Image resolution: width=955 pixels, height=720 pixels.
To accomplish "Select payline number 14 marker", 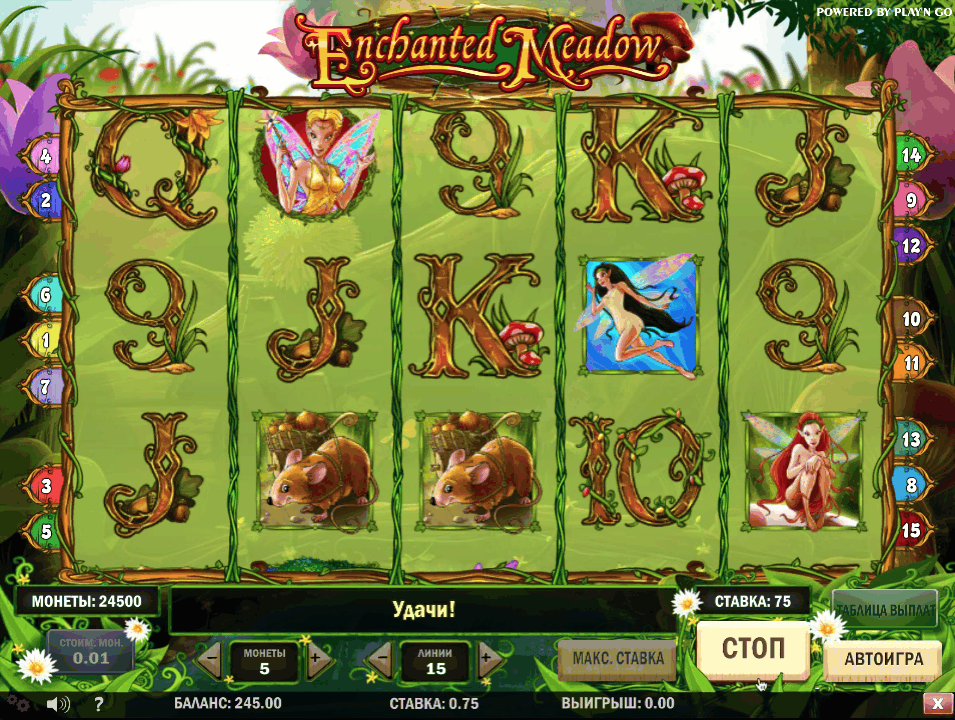I will pos(911,155).
